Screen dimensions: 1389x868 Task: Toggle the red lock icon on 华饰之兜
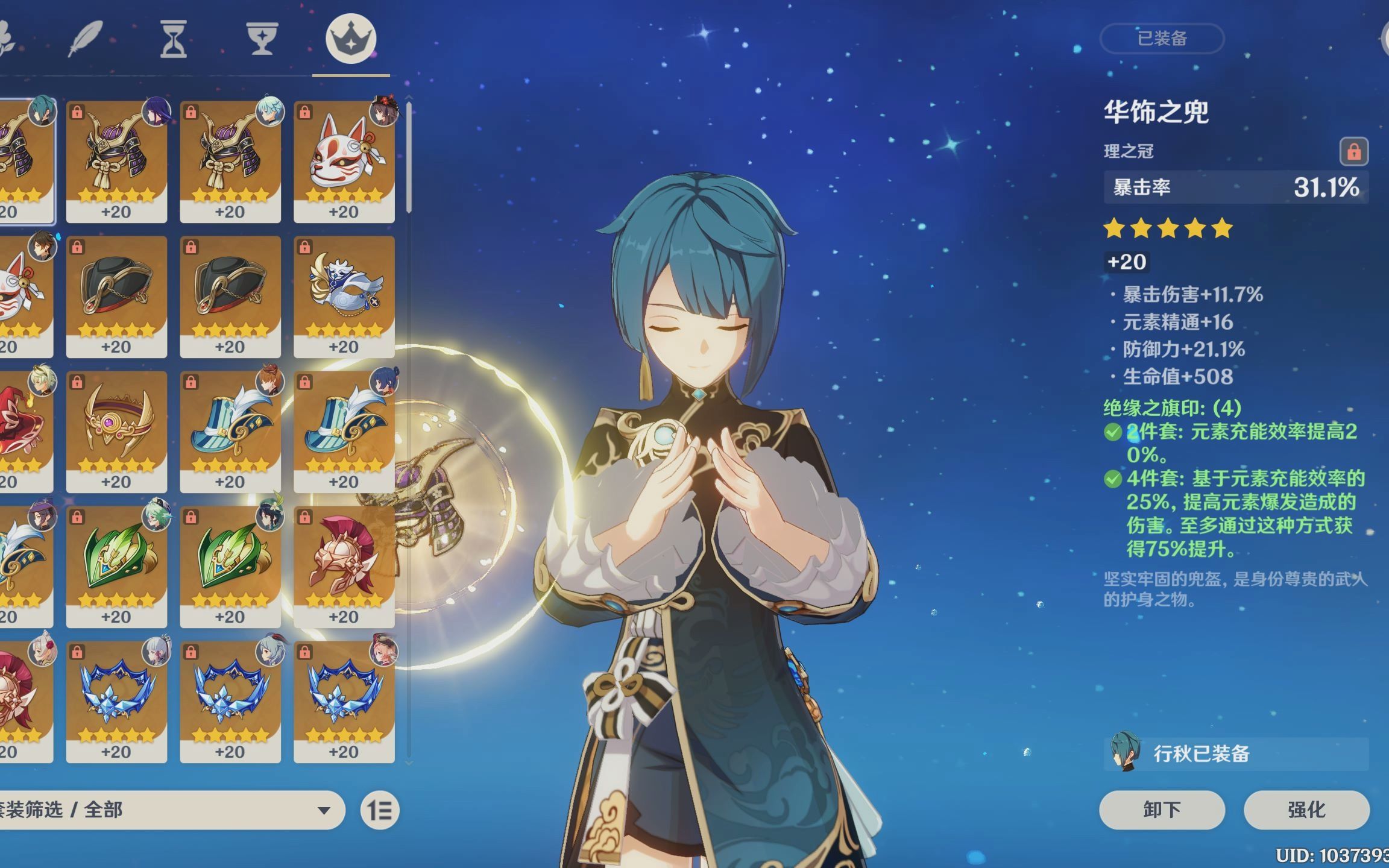(x=1353, y=151)
